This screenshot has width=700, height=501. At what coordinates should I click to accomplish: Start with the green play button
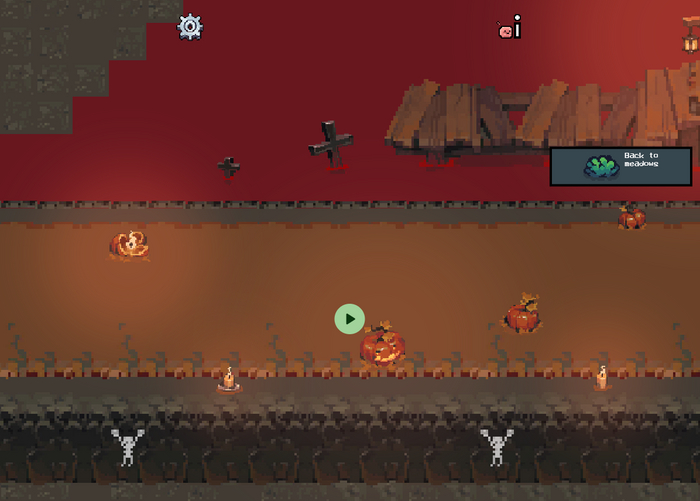click(x=349, y=319)
